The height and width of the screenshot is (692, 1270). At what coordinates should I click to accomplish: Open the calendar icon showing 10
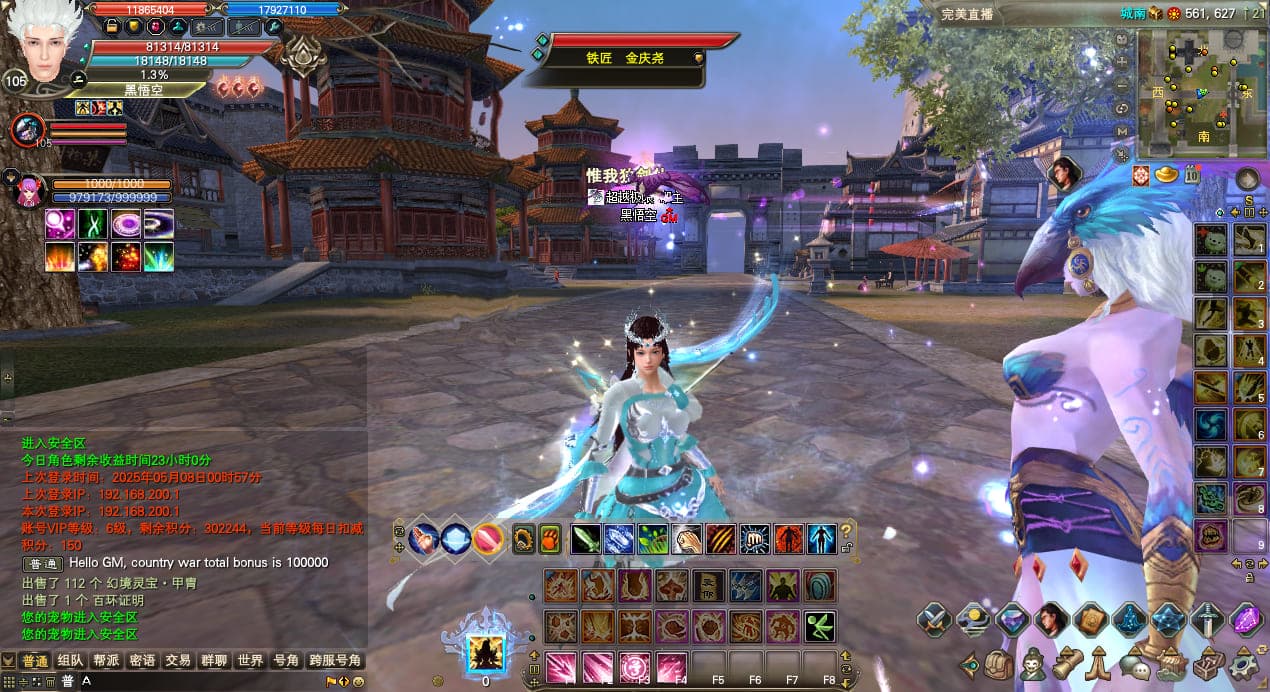point(1191,175)
